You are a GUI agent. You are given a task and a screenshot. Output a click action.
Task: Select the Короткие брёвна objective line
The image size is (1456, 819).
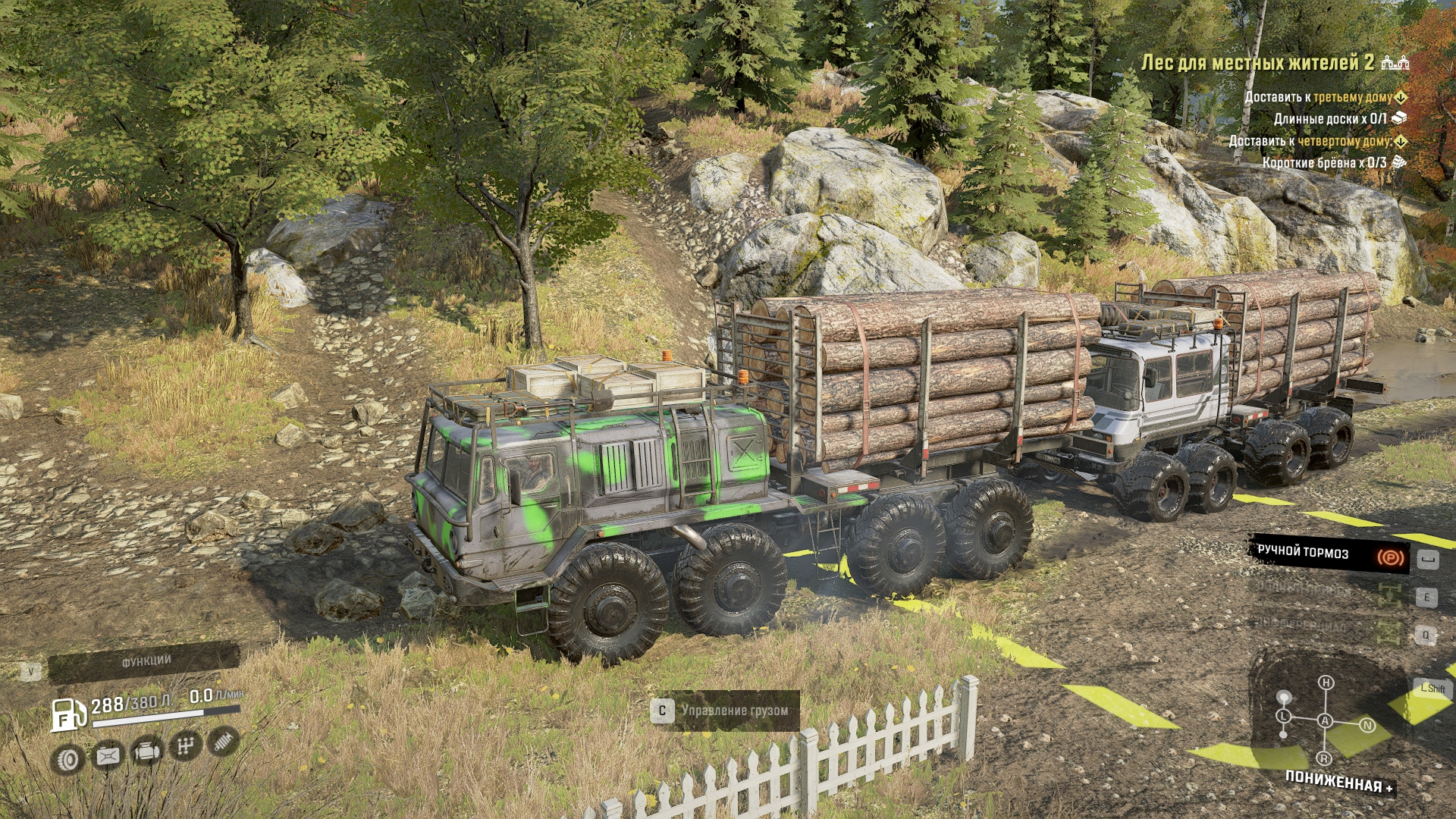click(1324, 163)
